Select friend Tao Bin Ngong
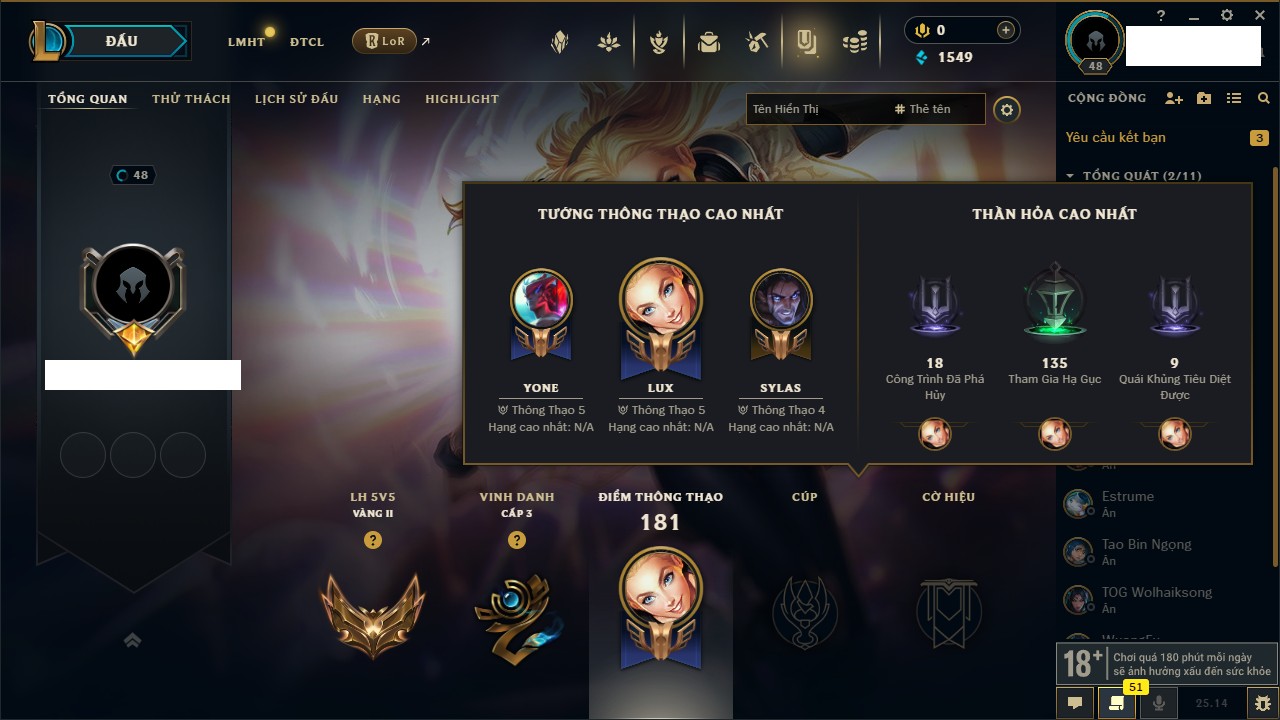The height and width of the screenshot is (720, 1280). [1146, 545]
